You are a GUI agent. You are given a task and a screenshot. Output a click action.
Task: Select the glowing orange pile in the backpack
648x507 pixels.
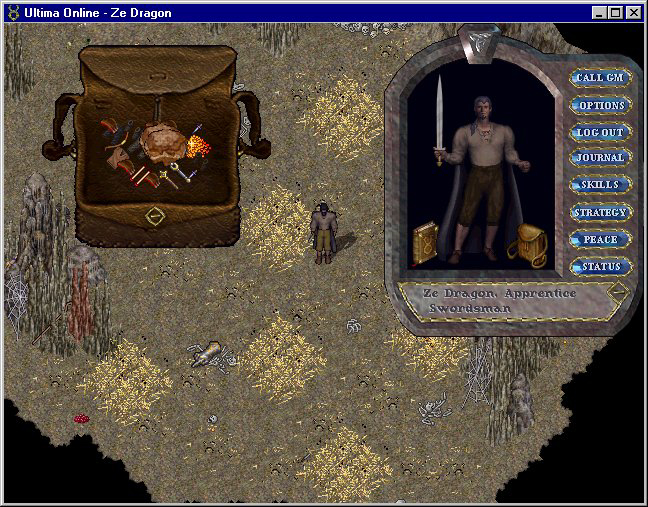click(x=197, y=147)
